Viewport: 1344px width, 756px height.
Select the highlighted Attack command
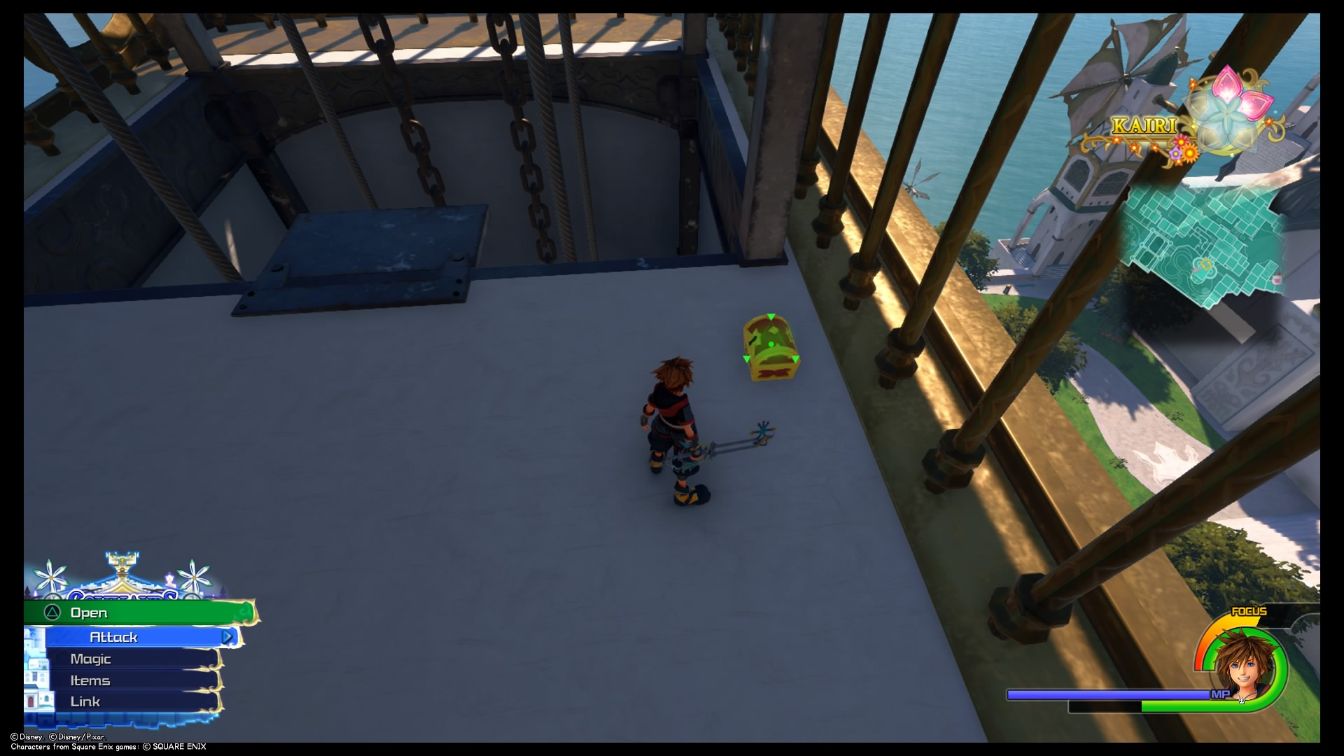114,637
